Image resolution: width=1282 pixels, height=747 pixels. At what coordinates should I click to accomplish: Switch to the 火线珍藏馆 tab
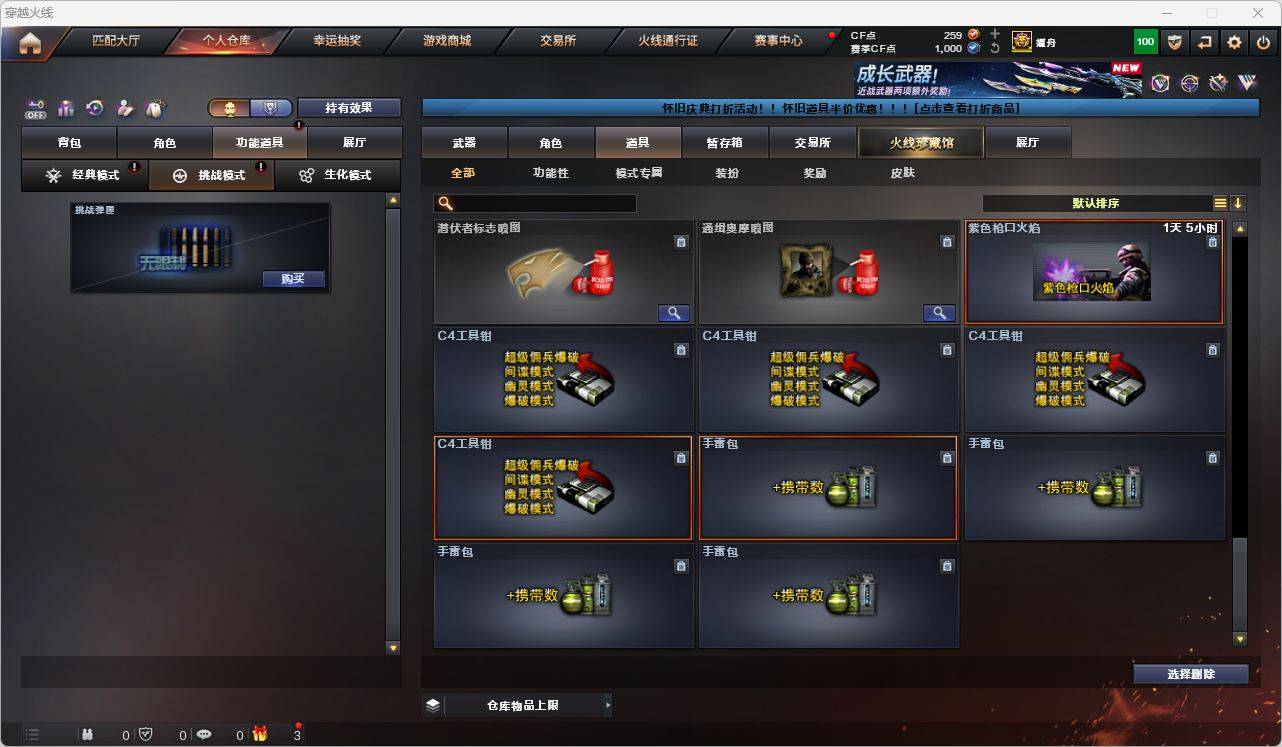(x=921, y=142)
